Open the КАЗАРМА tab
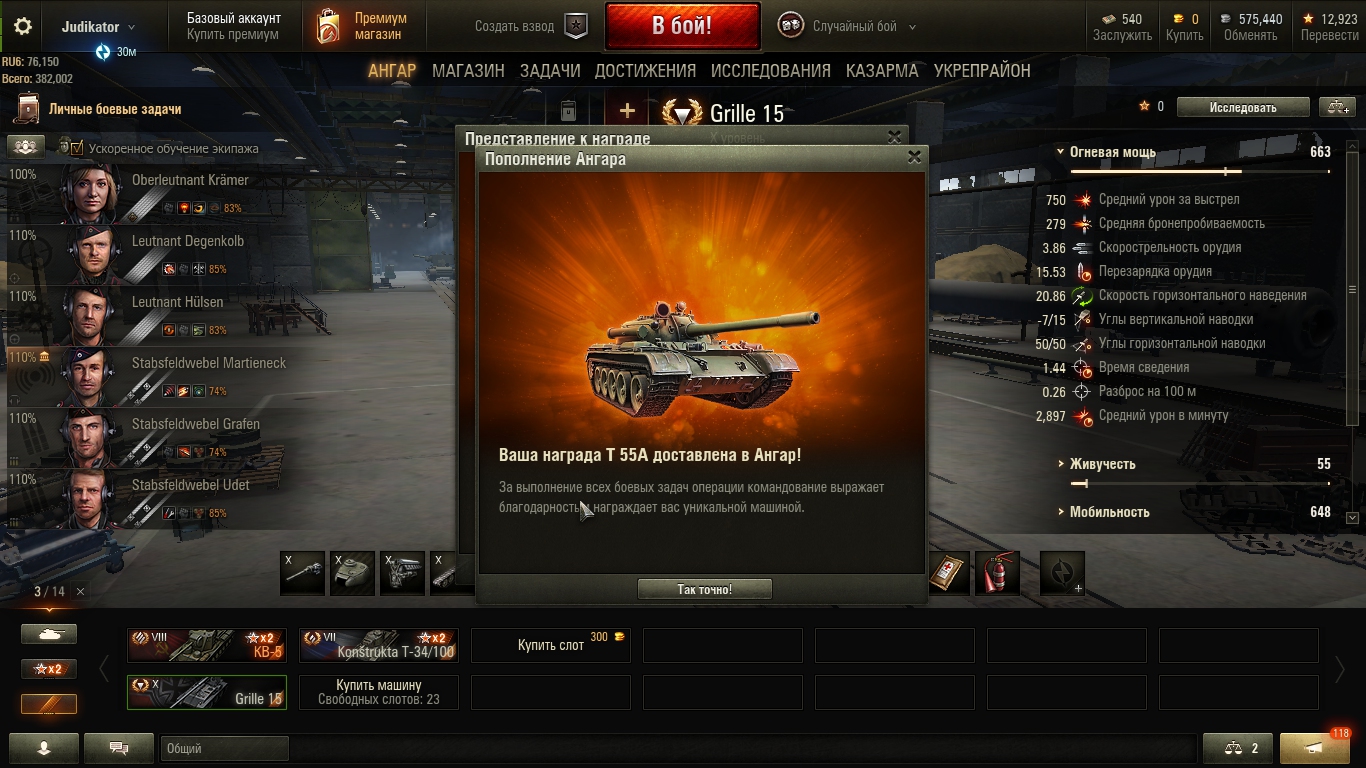Screen dimensions: 1366x768 click(882, 71)
